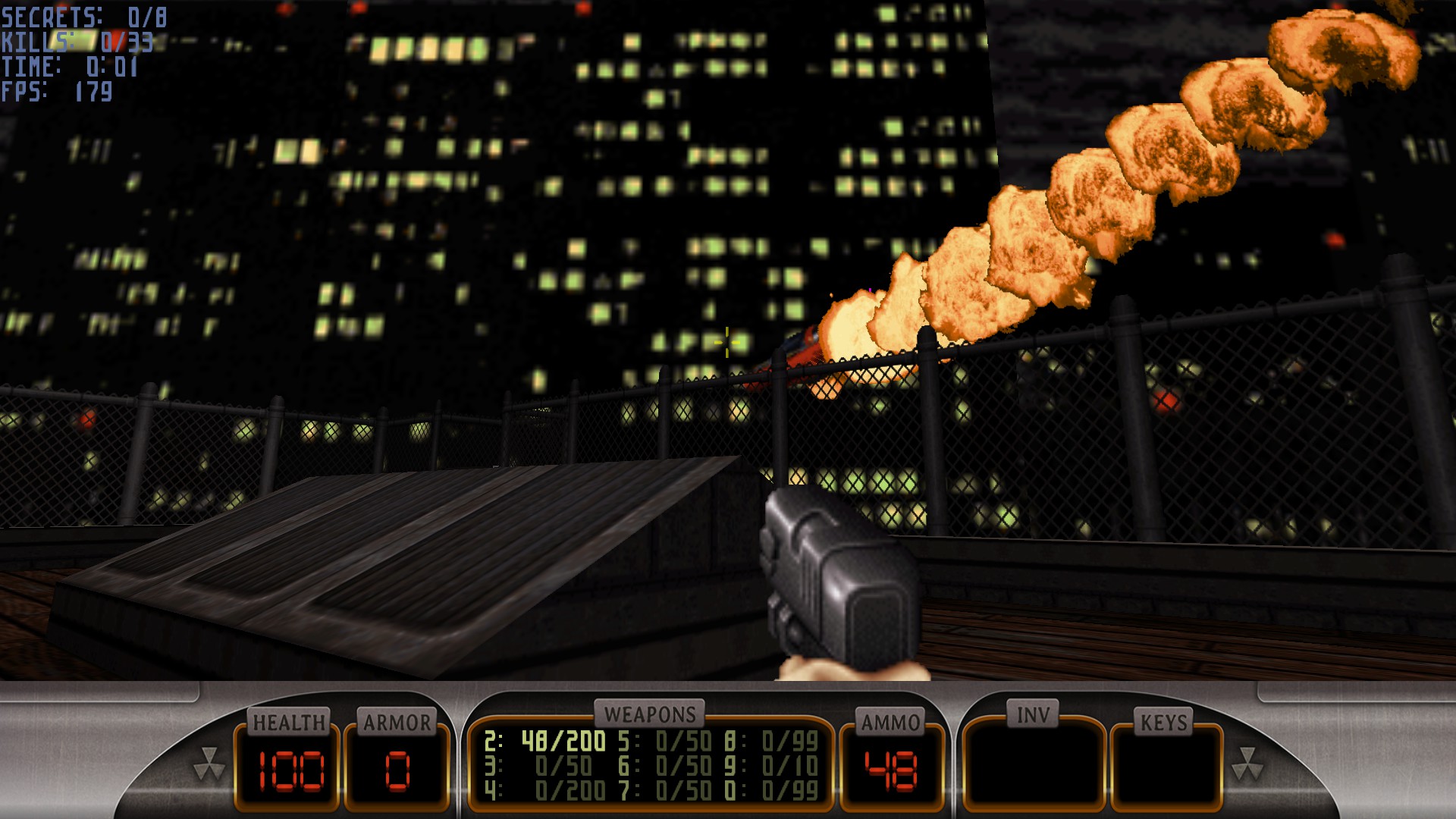Click the AMMO counter showing 48
The width and height of the screenshot is (1456, 819).
(890, 771)
